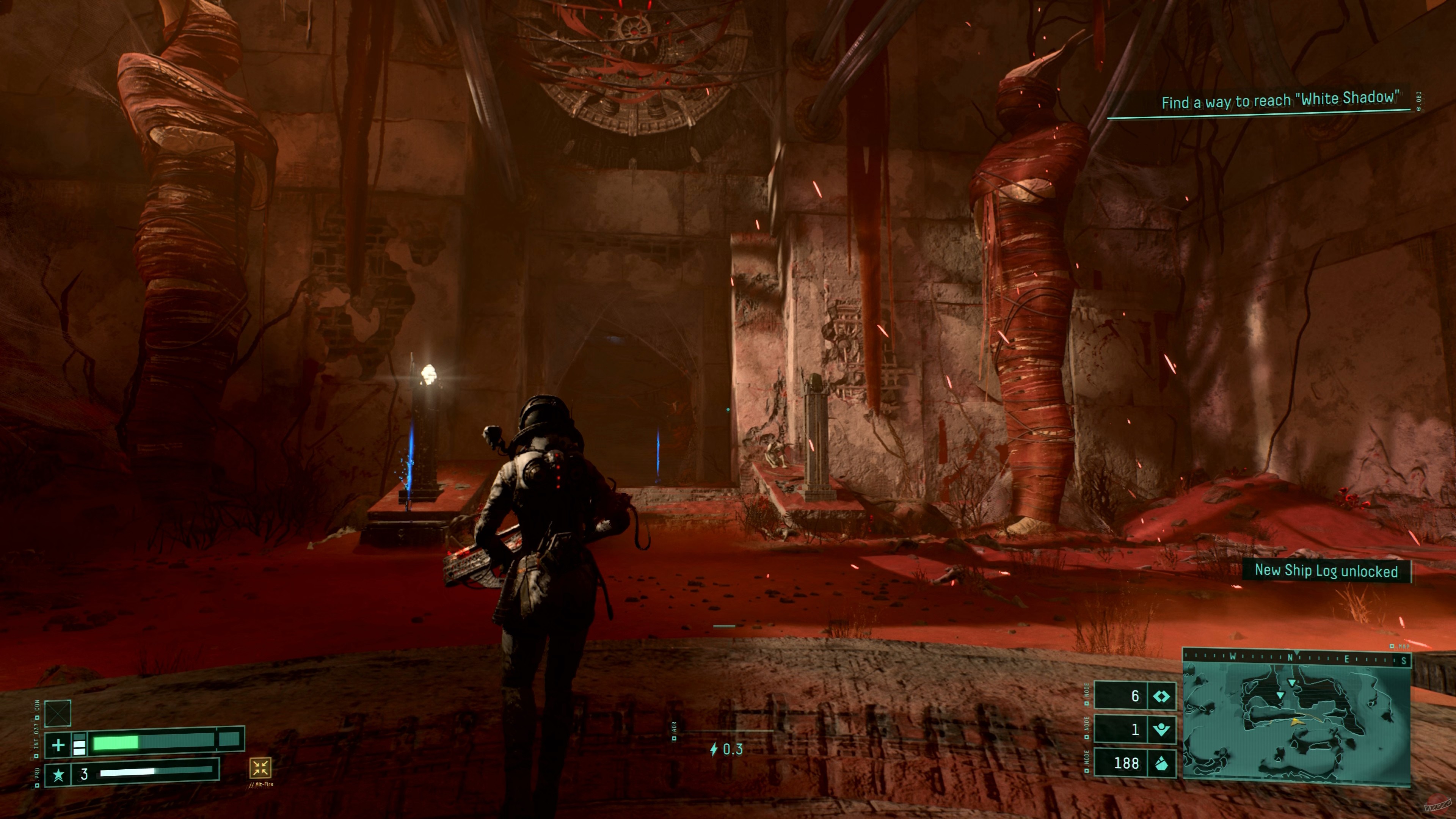Select the diamond-shaped resource icon
Image resolution: width=1456 pixels, height=819 pixels.
[1161, 697]
